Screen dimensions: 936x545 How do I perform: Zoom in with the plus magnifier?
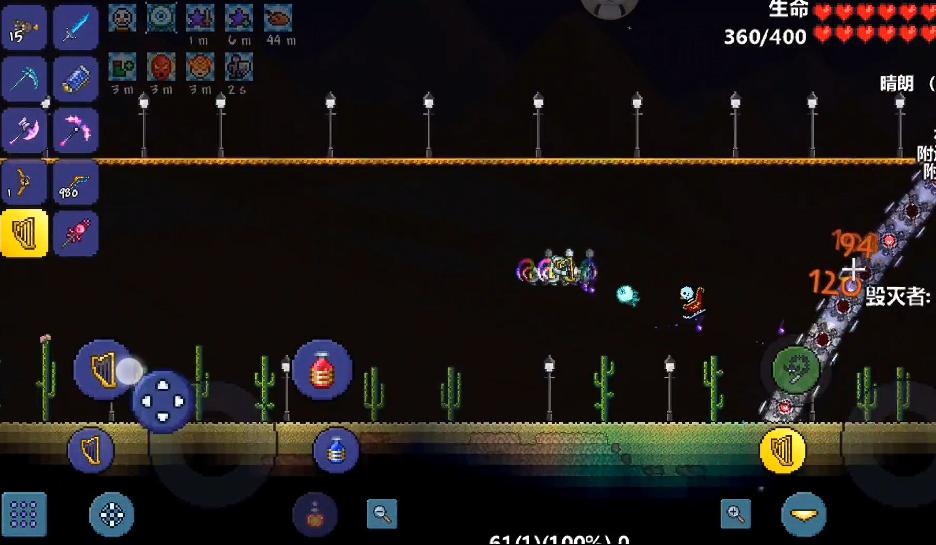point(736,514)
